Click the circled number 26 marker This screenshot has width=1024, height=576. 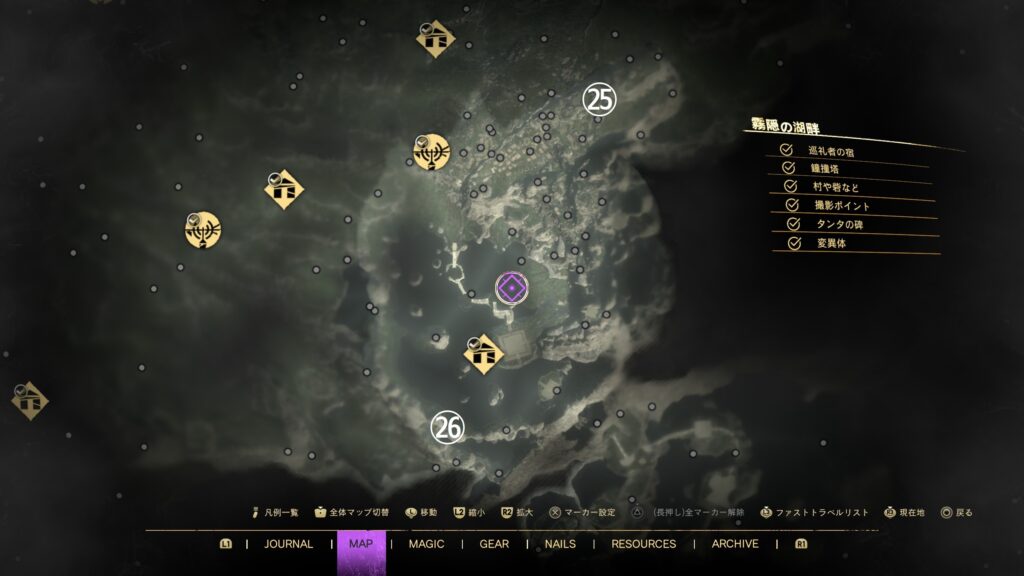click(x=447, y=428)
